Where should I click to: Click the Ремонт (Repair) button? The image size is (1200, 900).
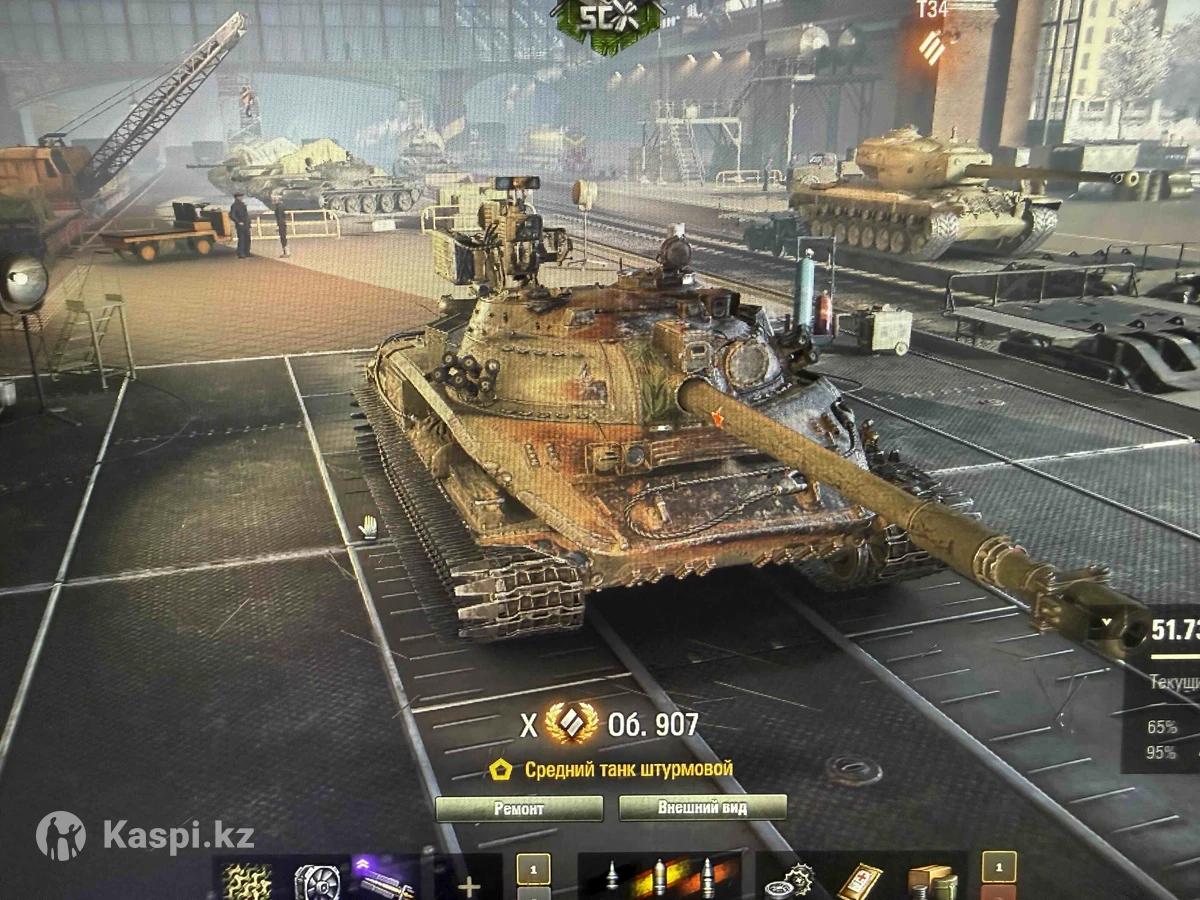tap(519, 808)
